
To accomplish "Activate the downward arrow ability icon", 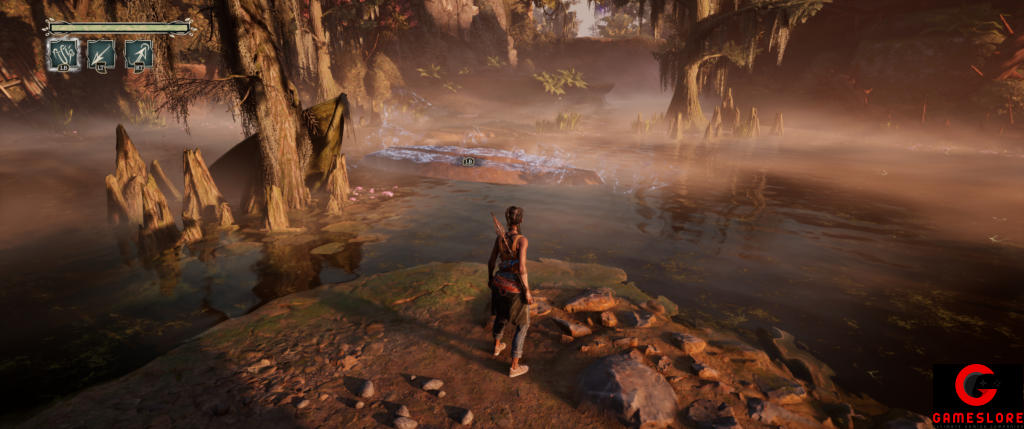I will (101, 54).
